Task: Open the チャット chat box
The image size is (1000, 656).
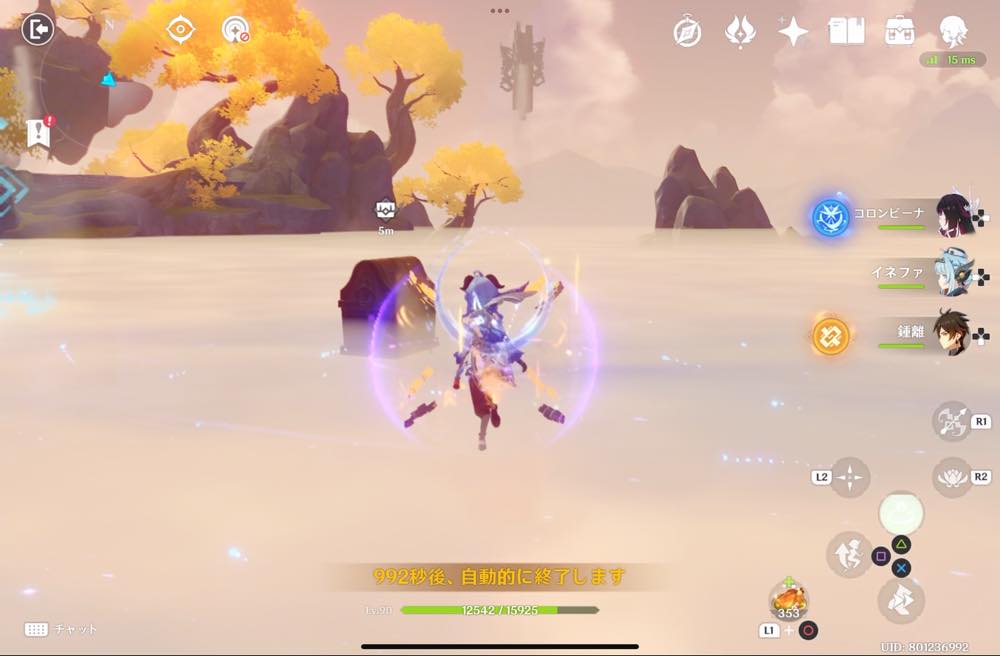Action: [x=62, y=629]
